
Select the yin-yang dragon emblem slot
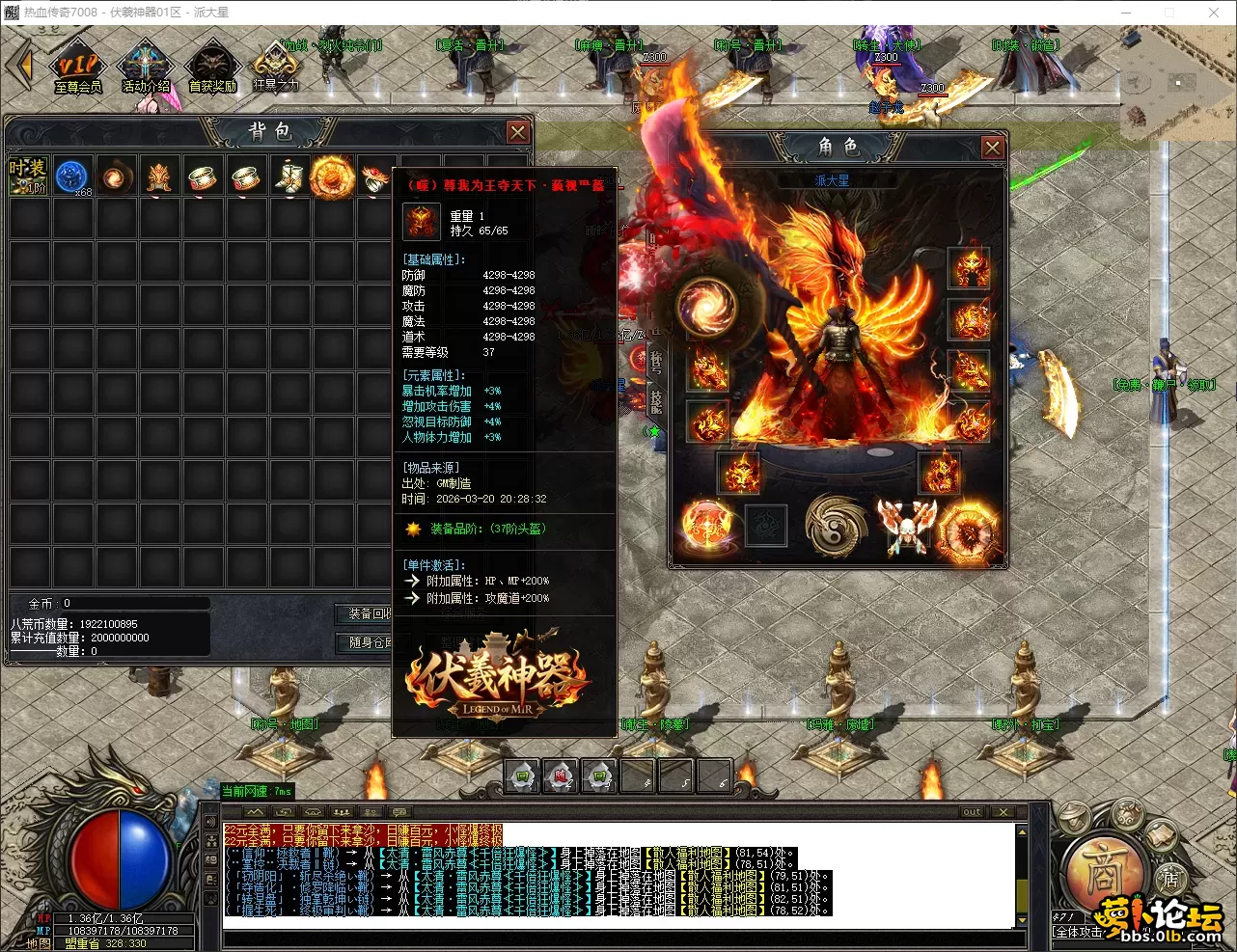coord(836,526)
